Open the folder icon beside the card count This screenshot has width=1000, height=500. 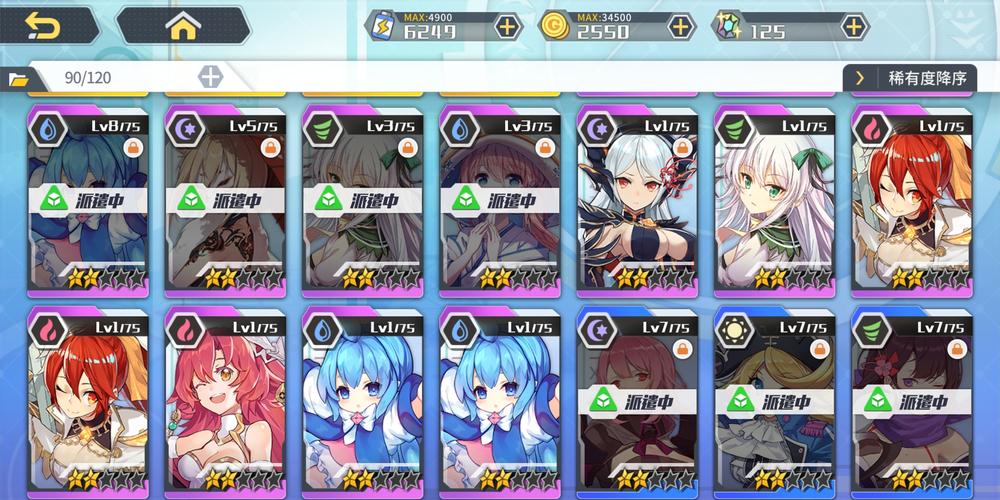click(x=18, y=78)
